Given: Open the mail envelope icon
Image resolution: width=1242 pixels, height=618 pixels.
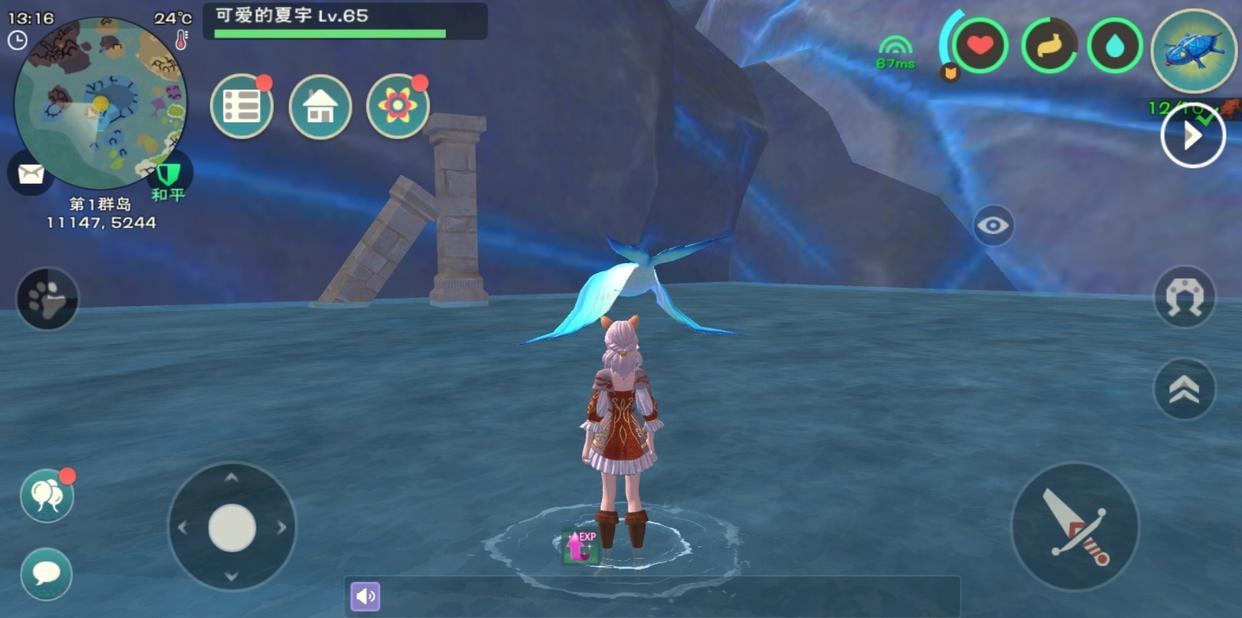Looking at the screenshot, I should pos(30,174).
